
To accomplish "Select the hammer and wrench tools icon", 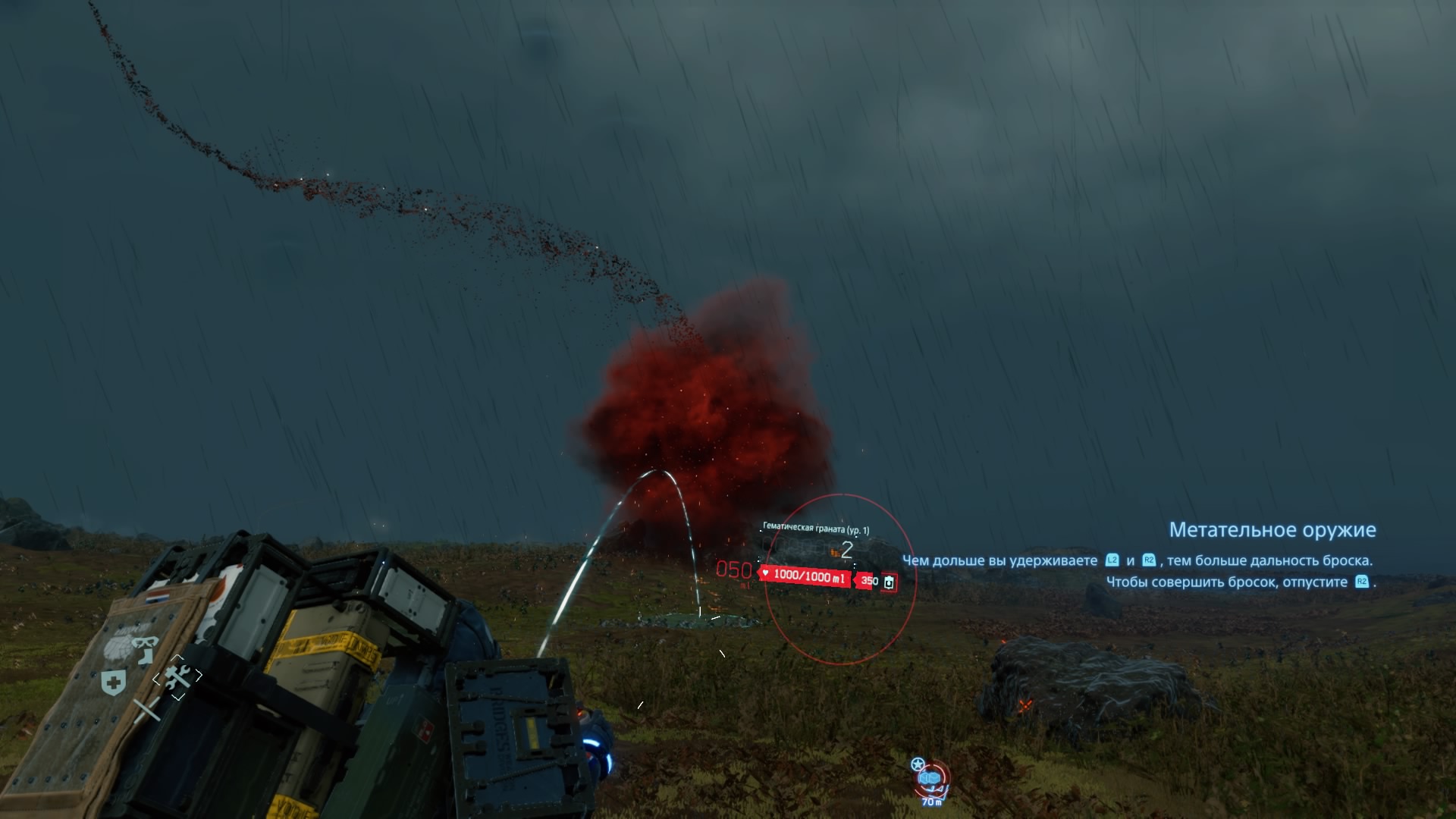I will coord(177,676).
